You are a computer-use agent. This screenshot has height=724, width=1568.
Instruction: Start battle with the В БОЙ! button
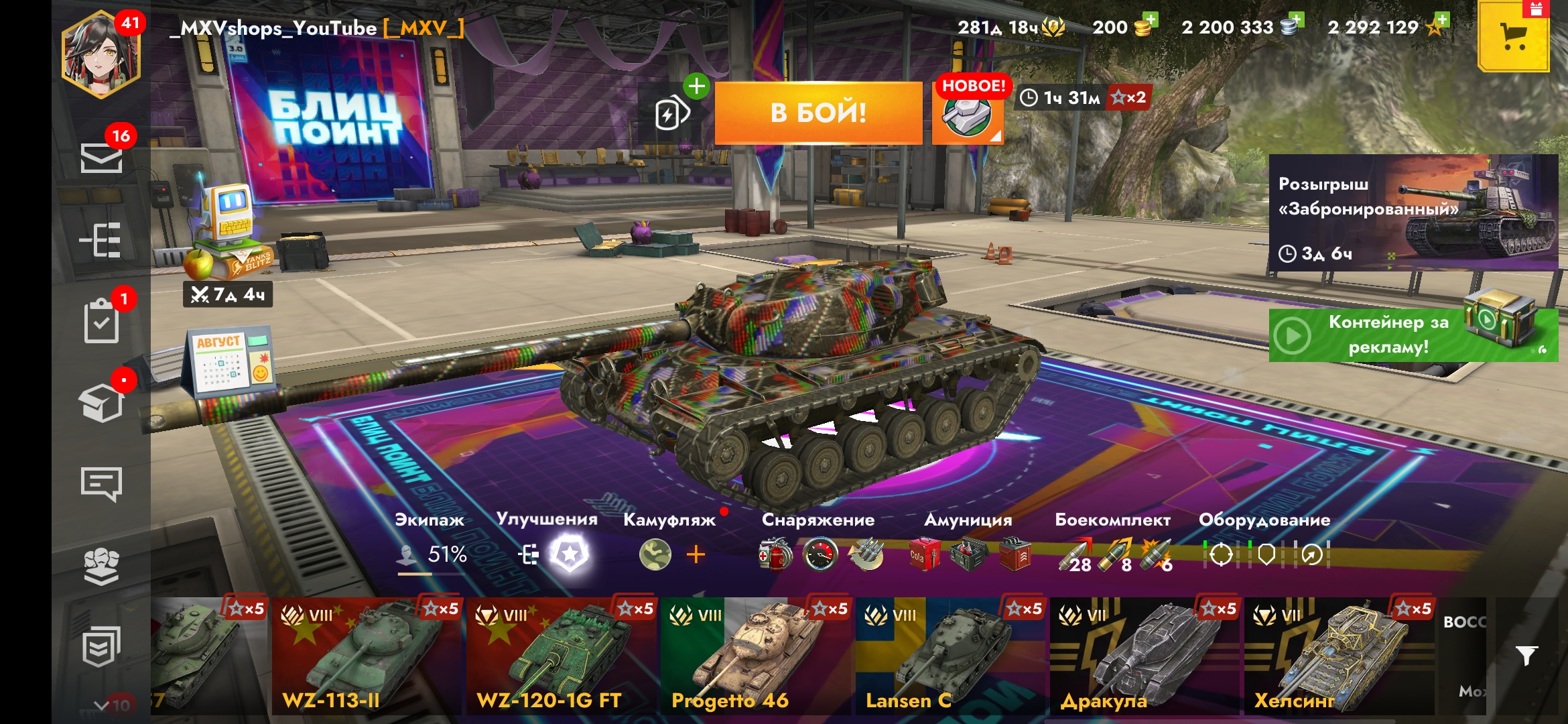coord(818,113)
